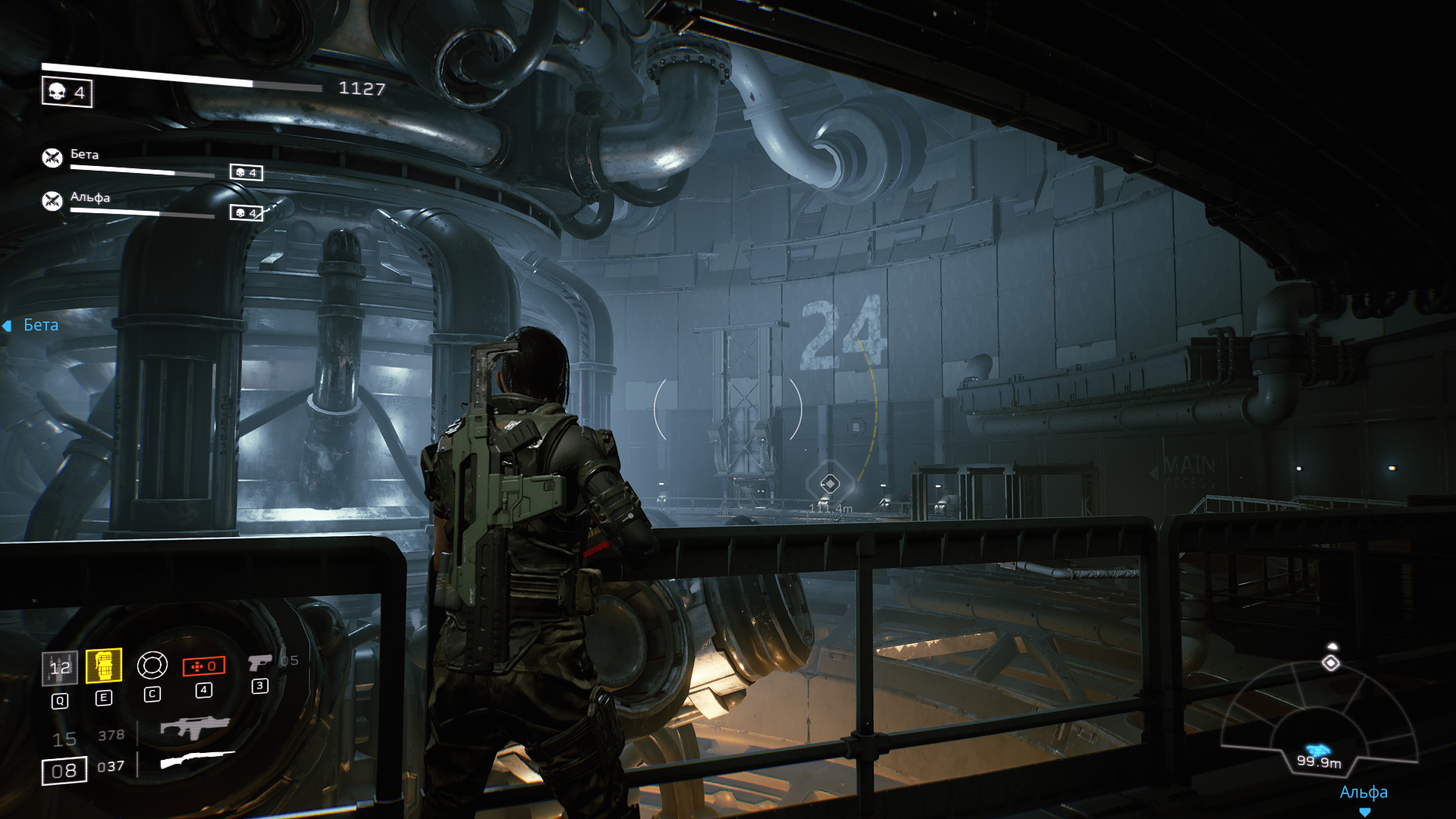Click the Альфа teammate direction indicator

[1363, 793]
